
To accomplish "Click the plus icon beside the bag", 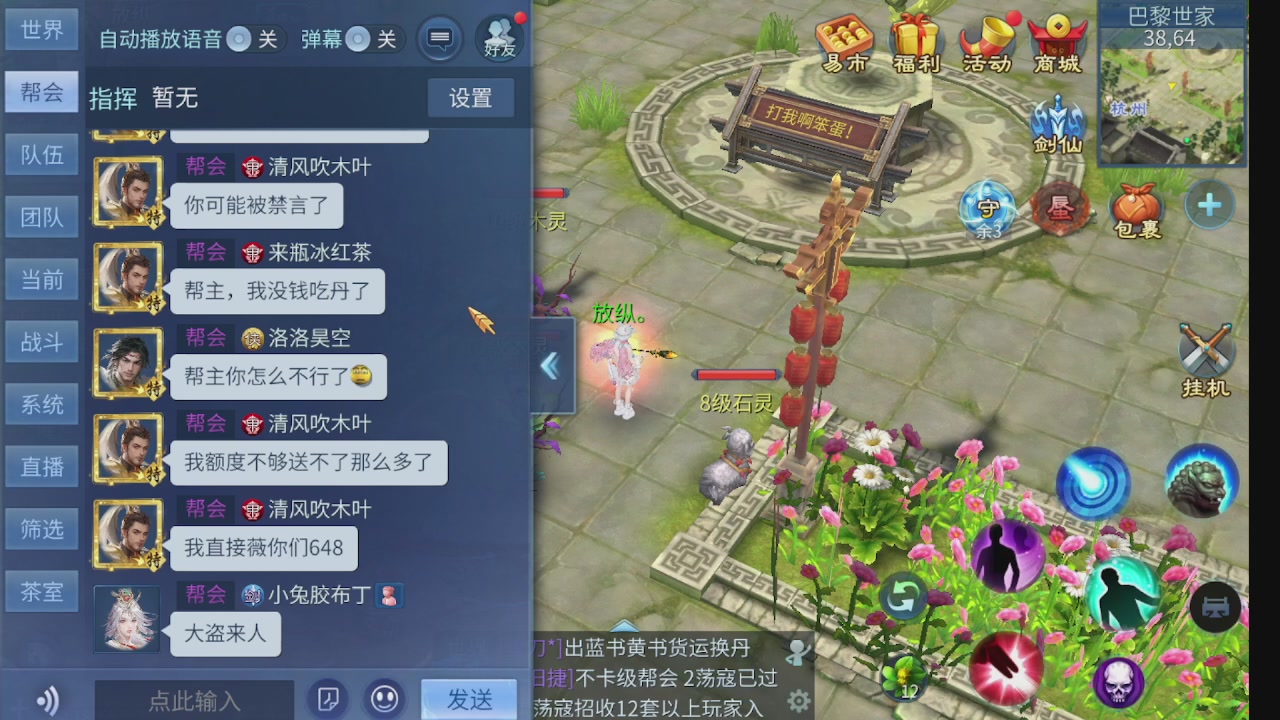I will [x=1209, y=203].
